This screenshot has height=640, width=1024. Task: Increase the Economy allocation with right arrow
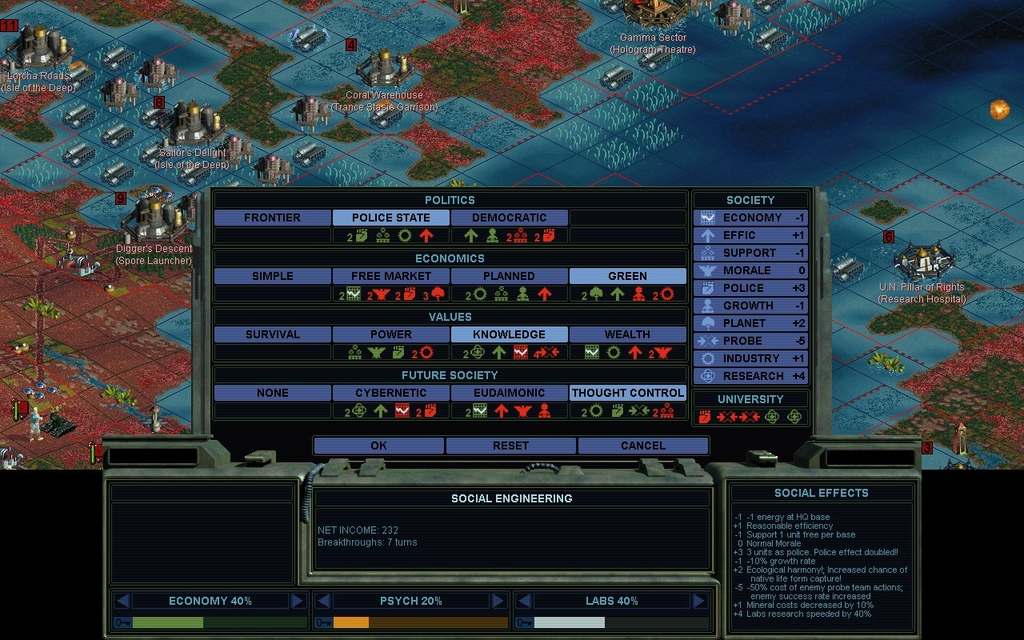pyautogui.click(x=297, y=601)
